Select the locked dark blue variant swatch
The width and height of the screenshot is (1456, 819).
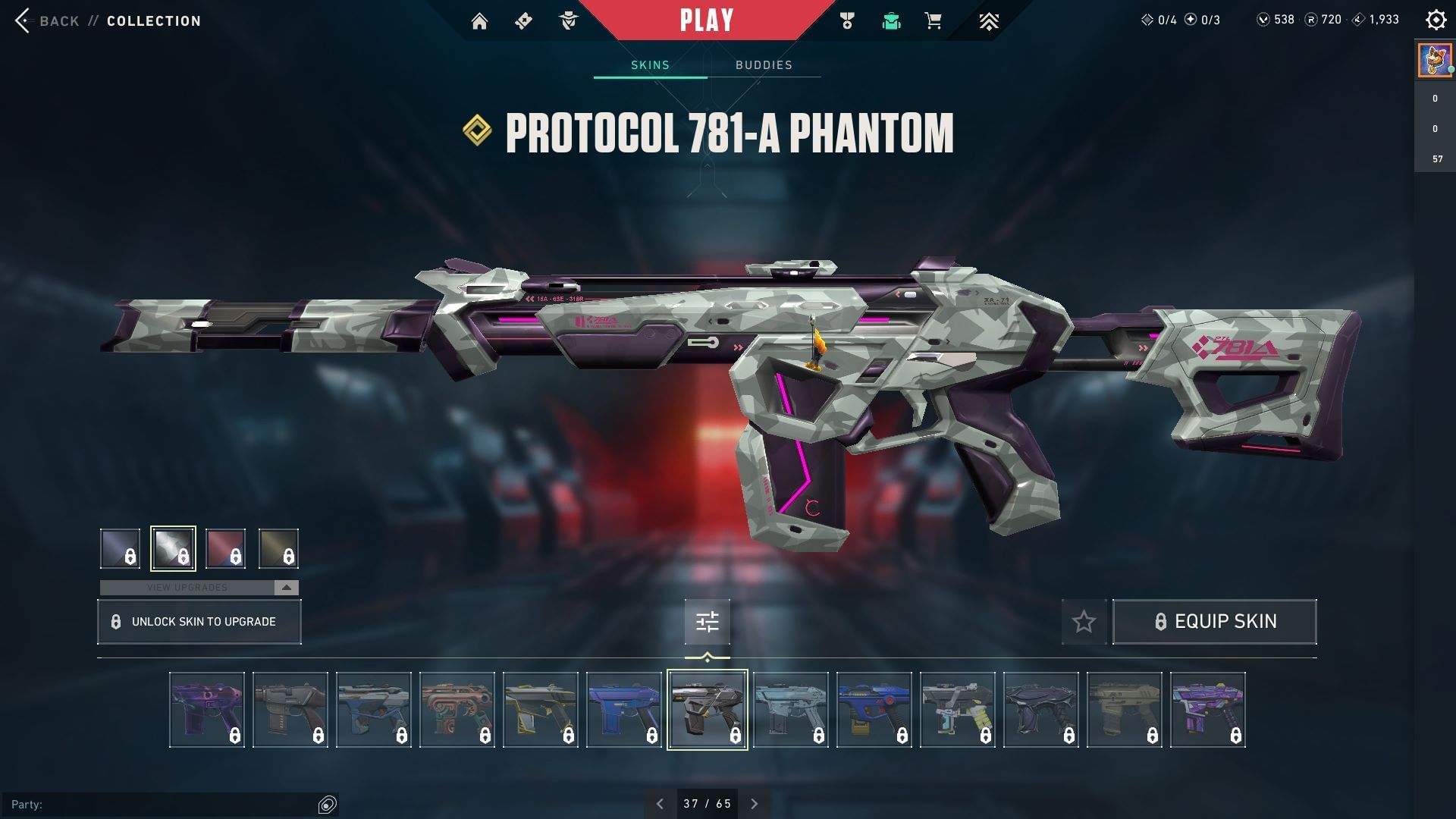(118, 548)
